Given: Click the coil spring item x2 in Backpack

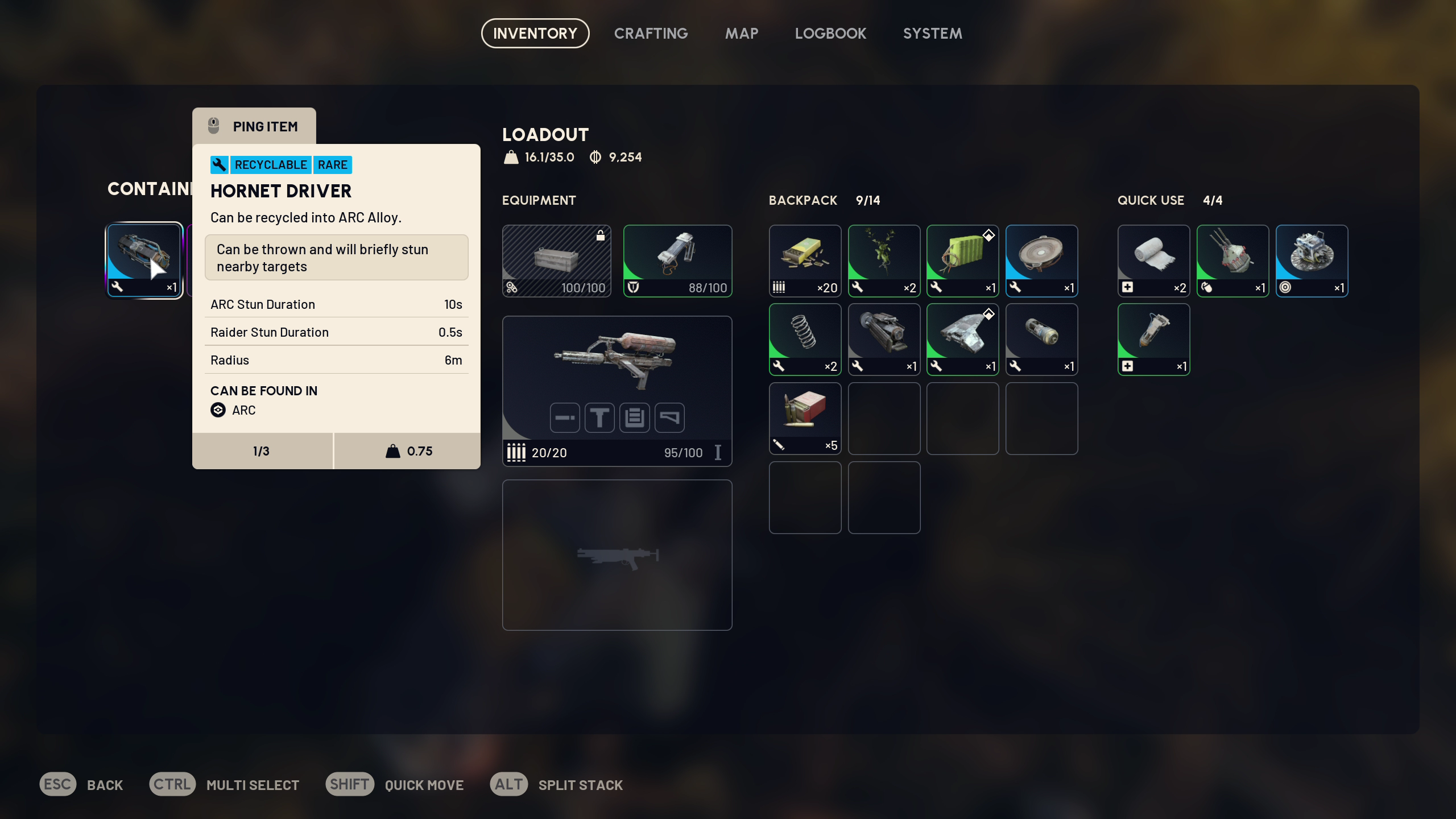Looking at the screenshot, I should (x=805, y=339).
